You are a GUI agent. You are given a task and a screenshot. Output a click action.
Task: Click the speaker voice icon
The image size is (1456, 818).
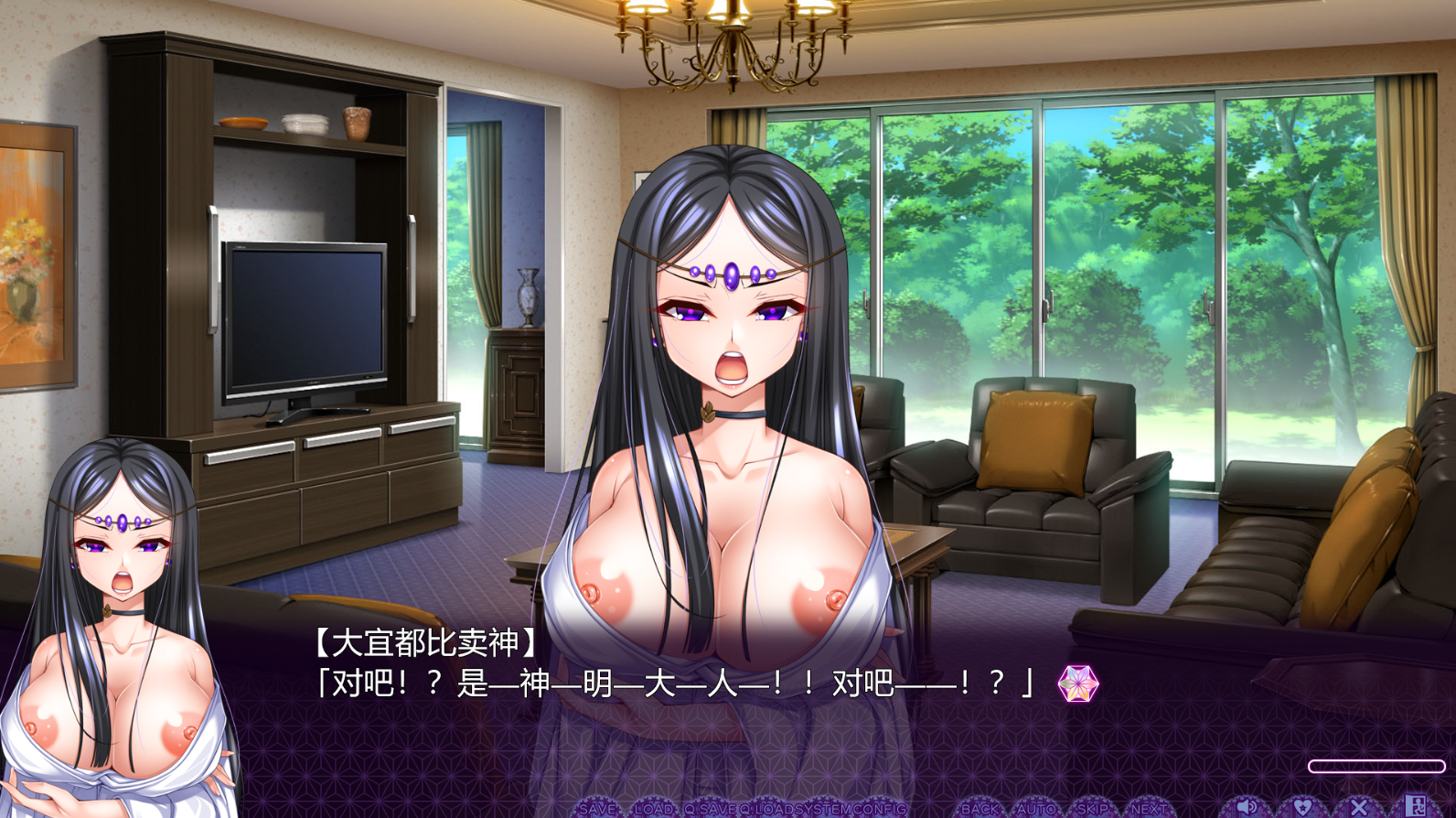(1246, 807)
